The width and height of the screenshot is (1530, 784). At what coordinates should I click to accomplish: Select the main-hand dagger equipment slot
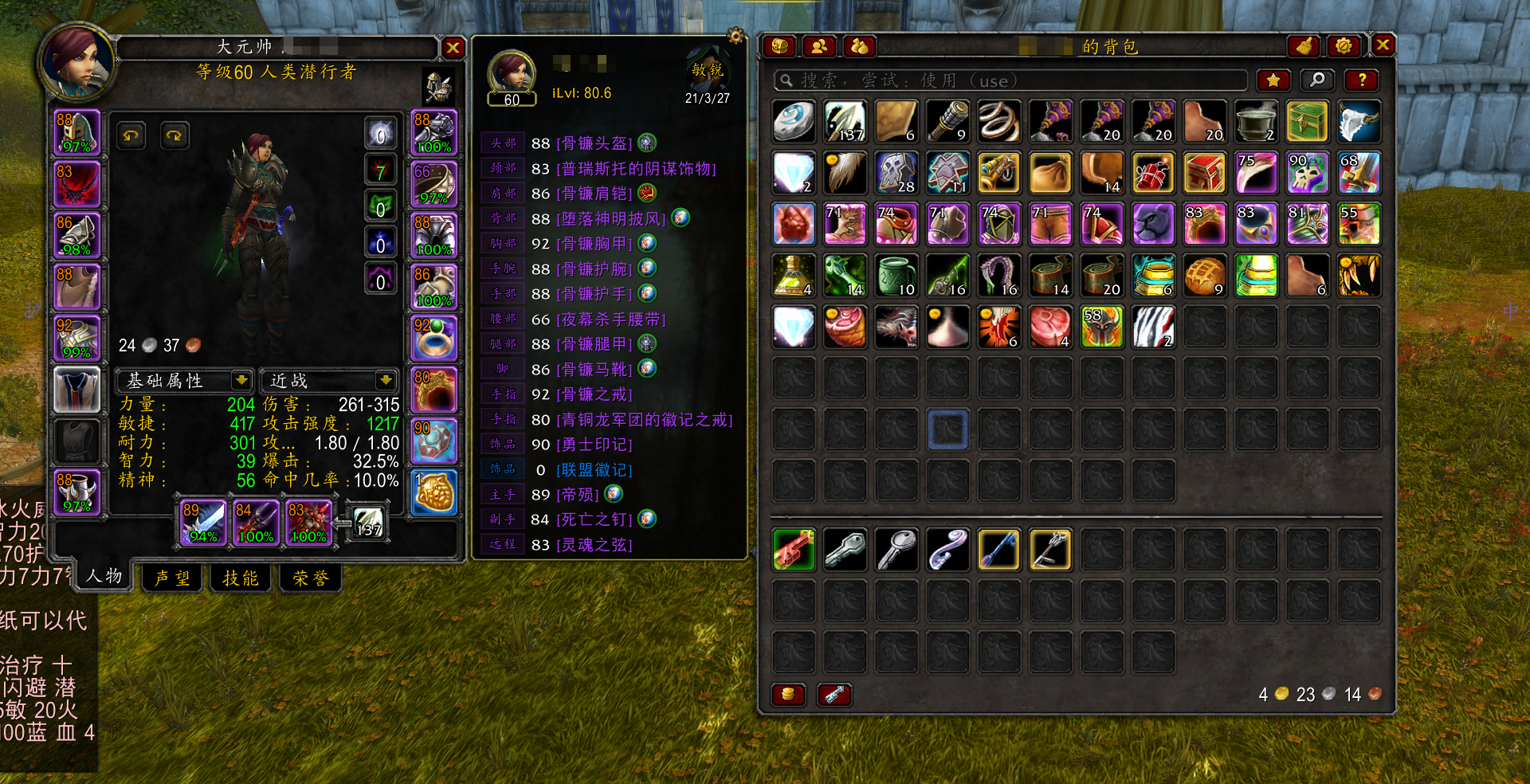point(203,522)
